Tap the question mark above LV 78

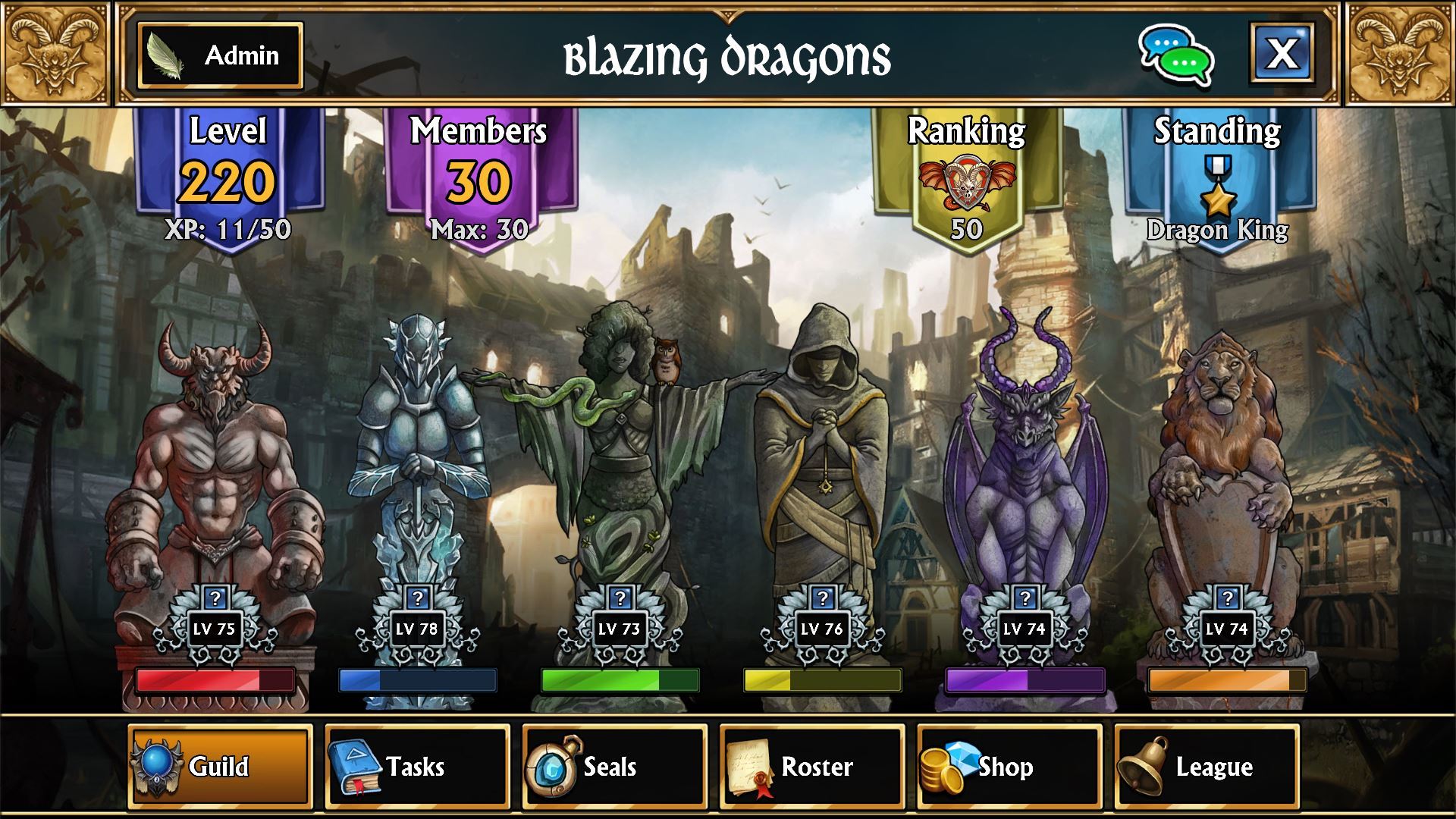(417, 598)
